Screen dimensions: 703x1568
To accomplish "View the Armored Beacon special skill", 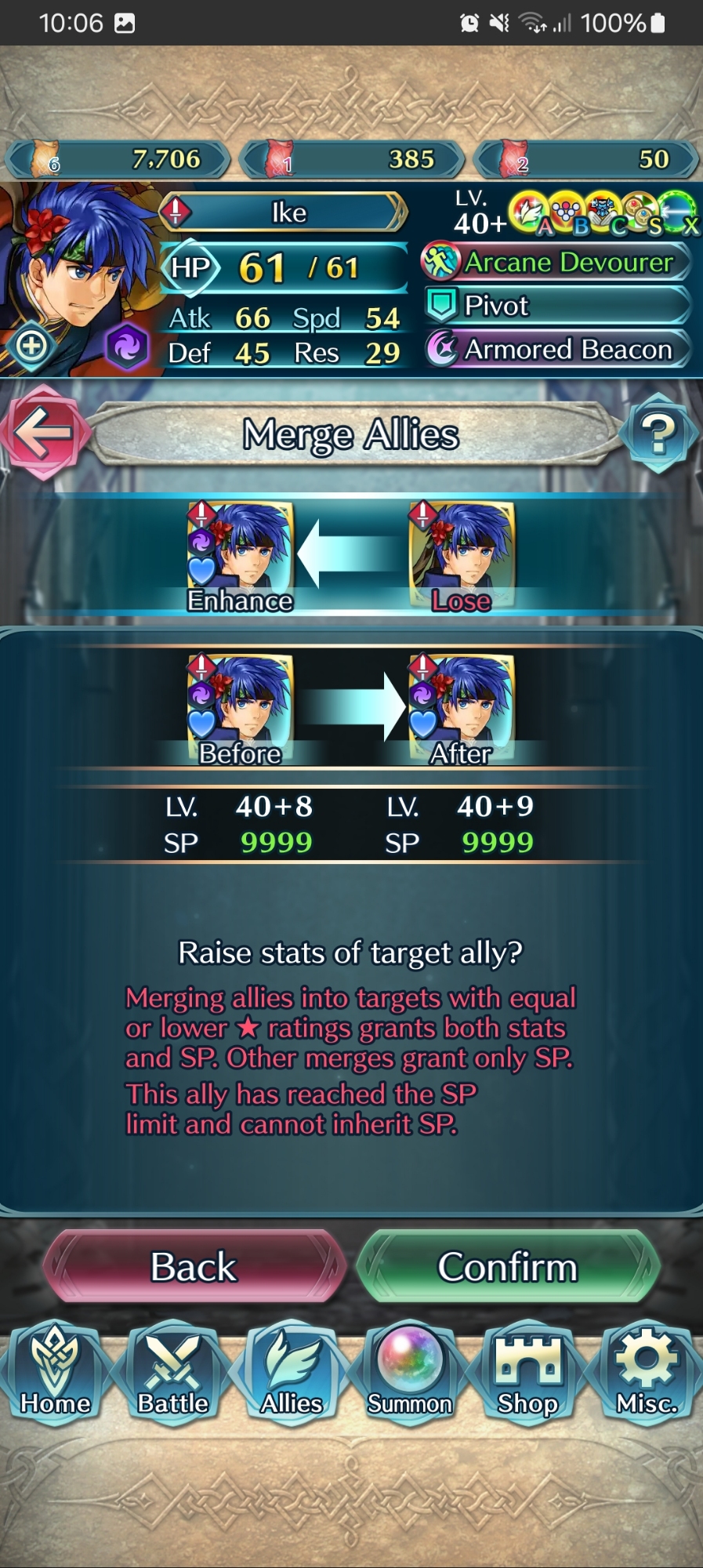I will 558,349.
